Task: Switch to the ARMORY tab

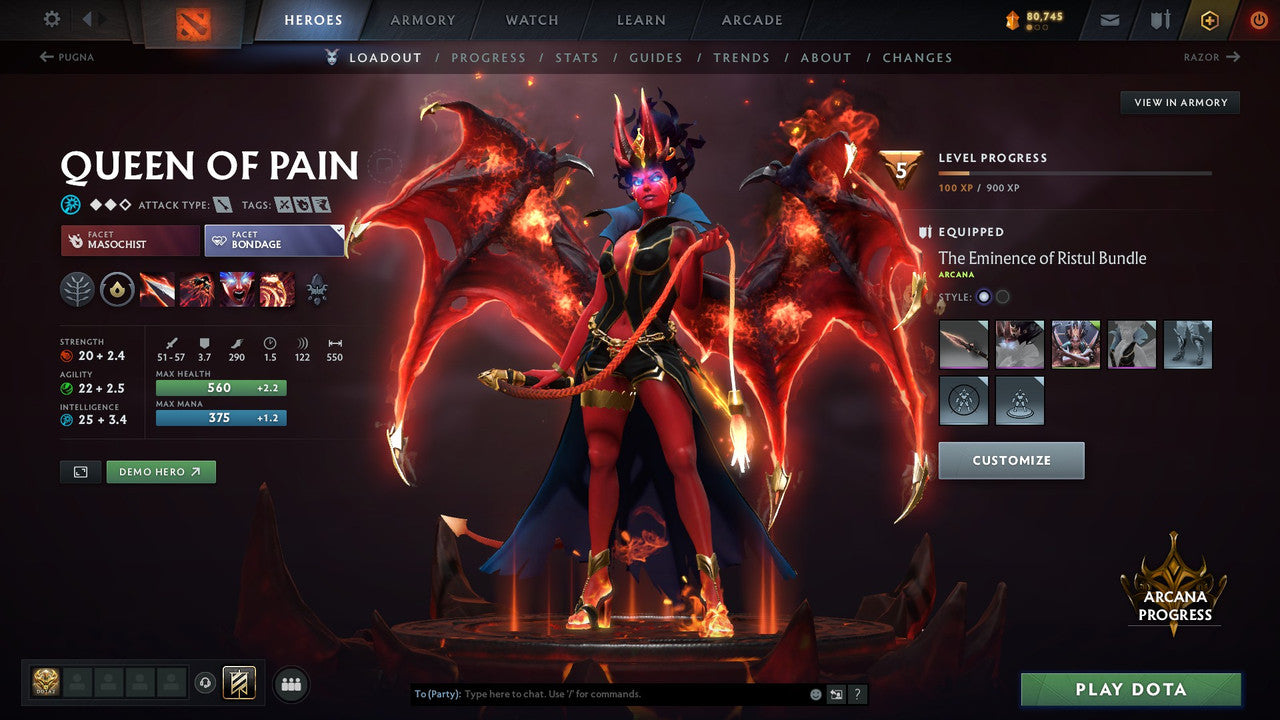Action: pyautogui.click(x=422, y=19)
